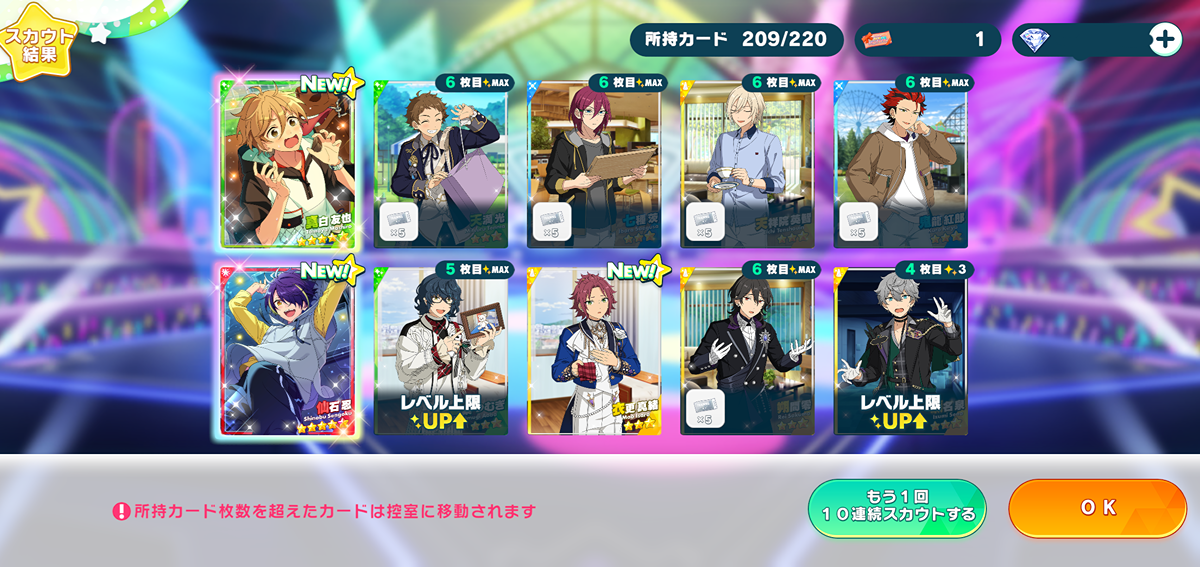View the new Shinobu Sengoku card
This screenshot has height=567, width=1200.
click(288, 351)
